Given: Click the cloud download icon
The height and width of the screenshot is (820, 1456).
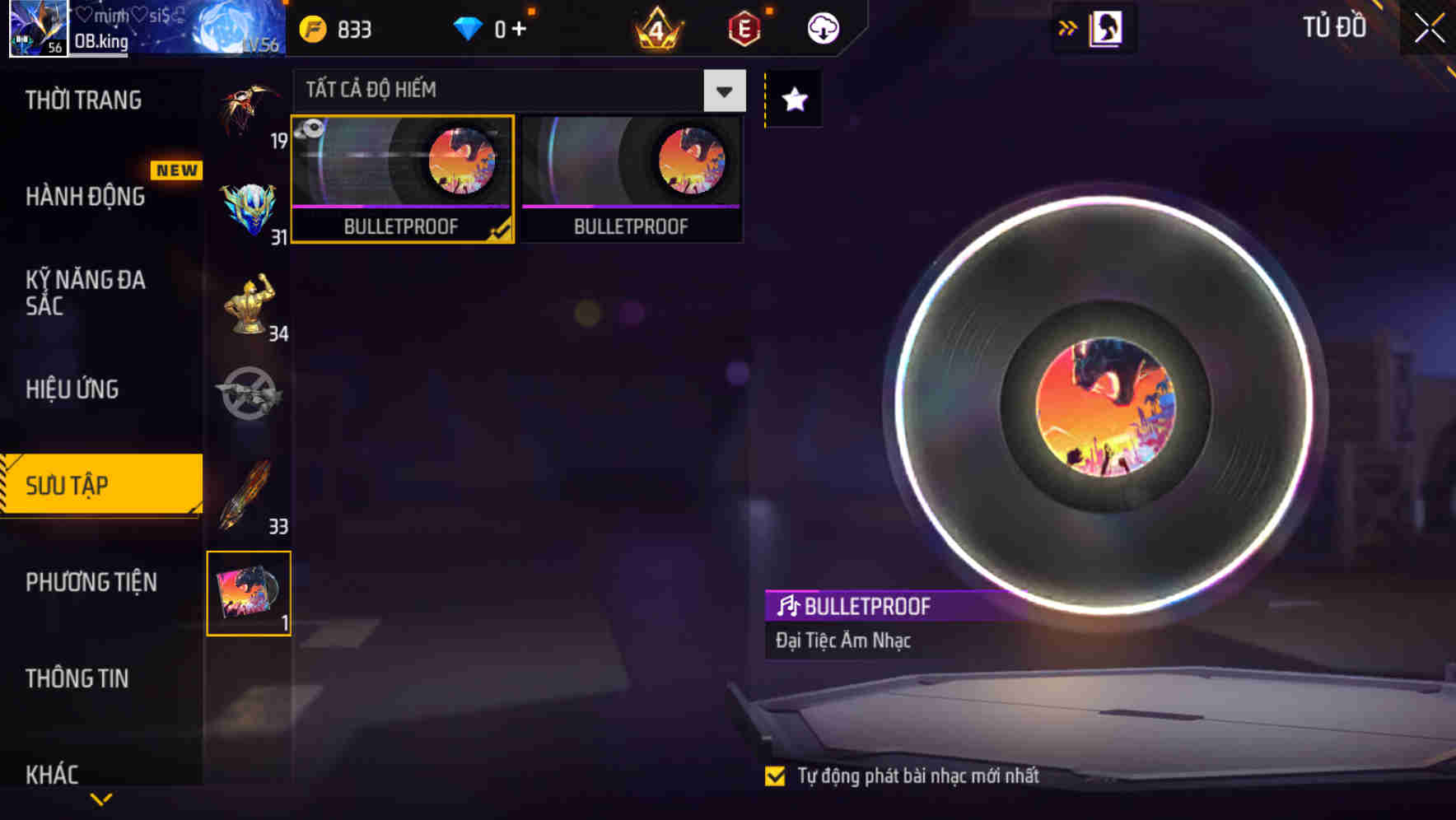Looking at the screenshot, I should pyautogui.click(x=821, y=27).
